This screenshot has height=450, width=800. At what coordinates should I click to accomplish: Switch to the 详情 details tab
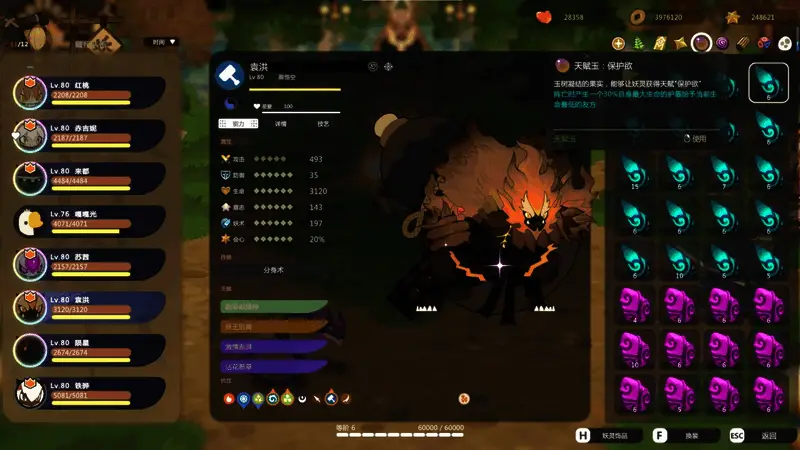tap(280, 124)
